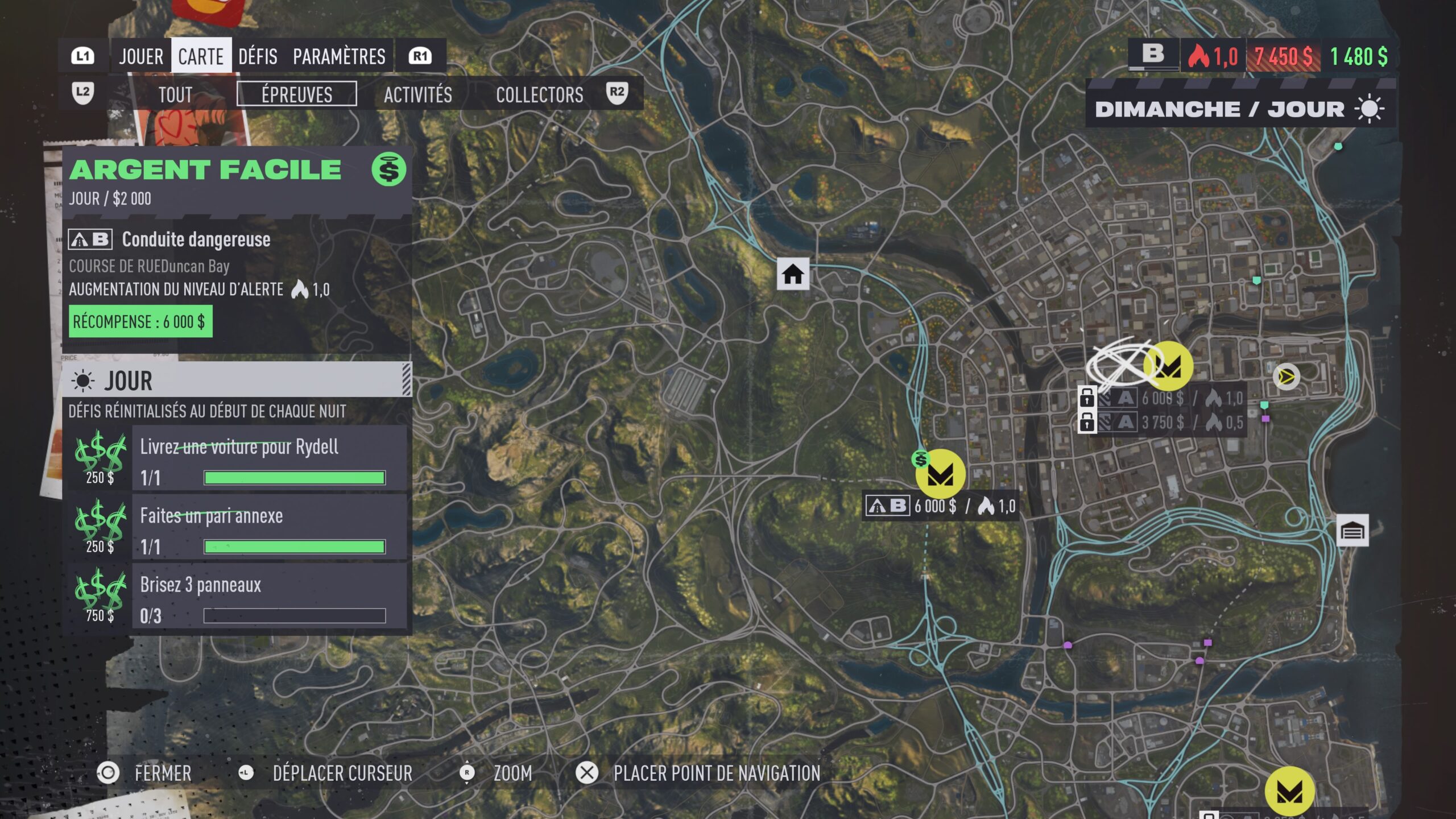Choose the ÉPREUVES map filter
The height and width of the screenshot is (819, 1456).
(297, 94)
